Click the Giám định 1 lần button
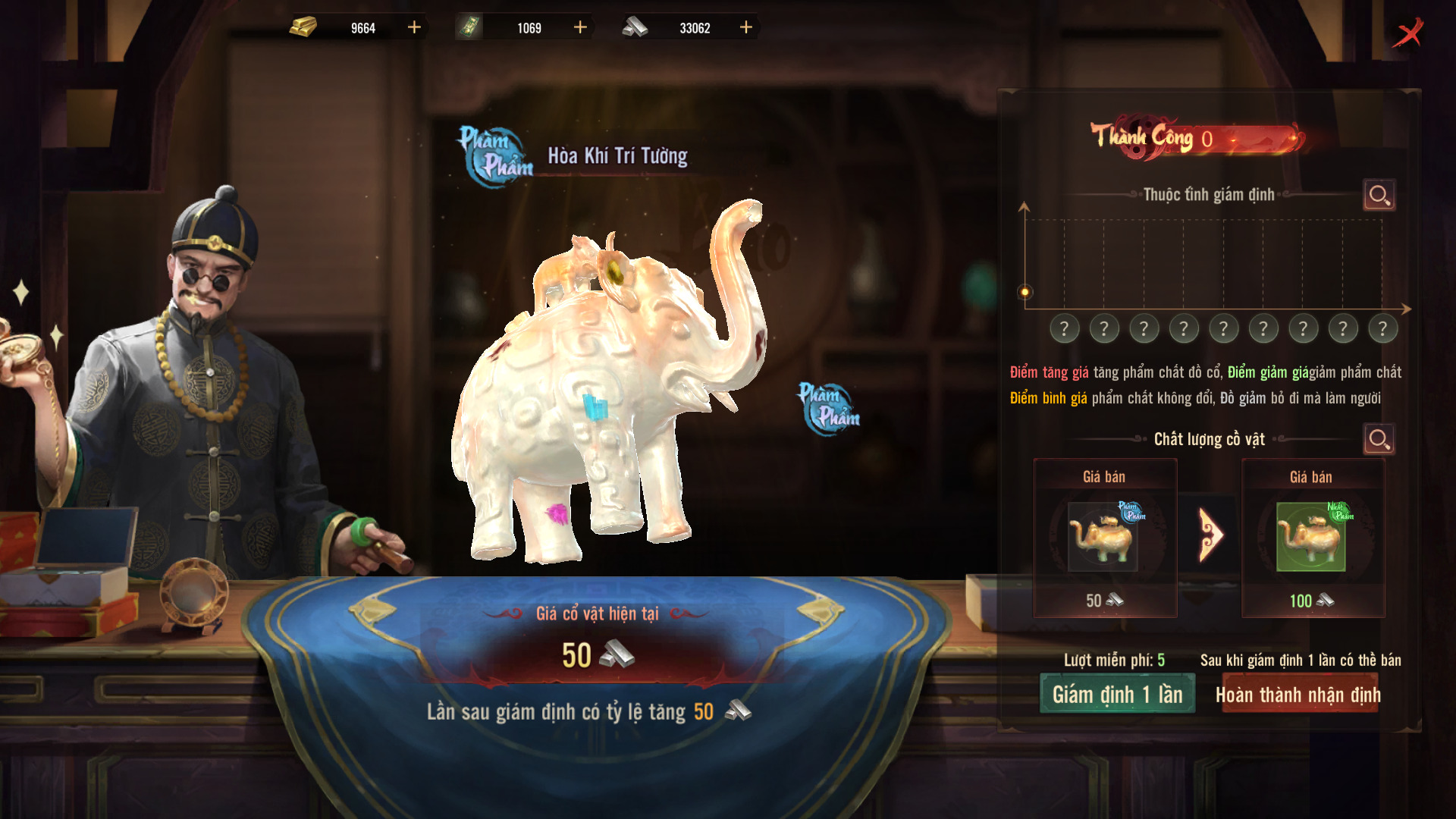 tap(1117, 694)
